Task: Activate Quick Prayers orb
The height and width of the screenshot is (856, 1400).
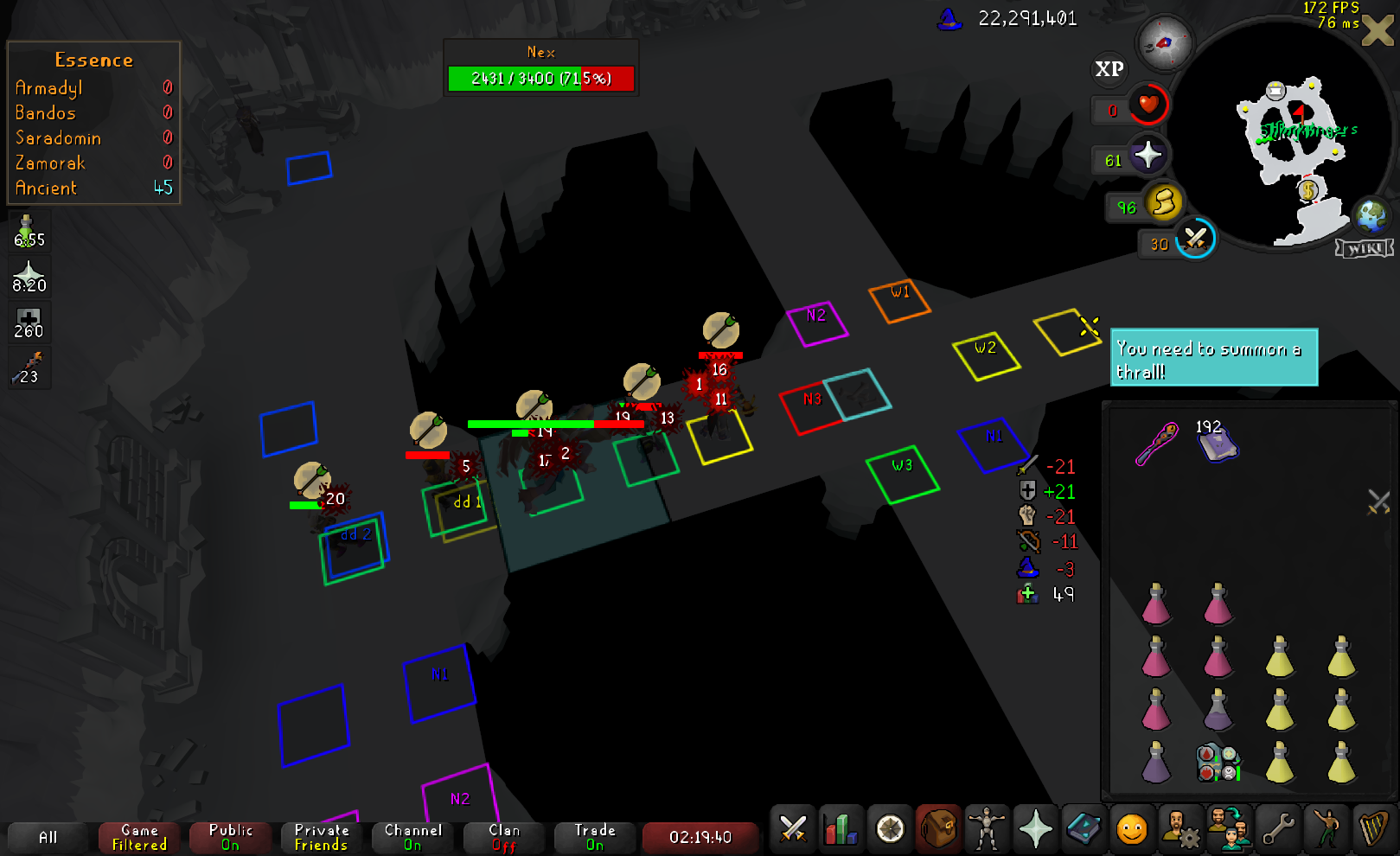Action: (x=1147, y=156)
